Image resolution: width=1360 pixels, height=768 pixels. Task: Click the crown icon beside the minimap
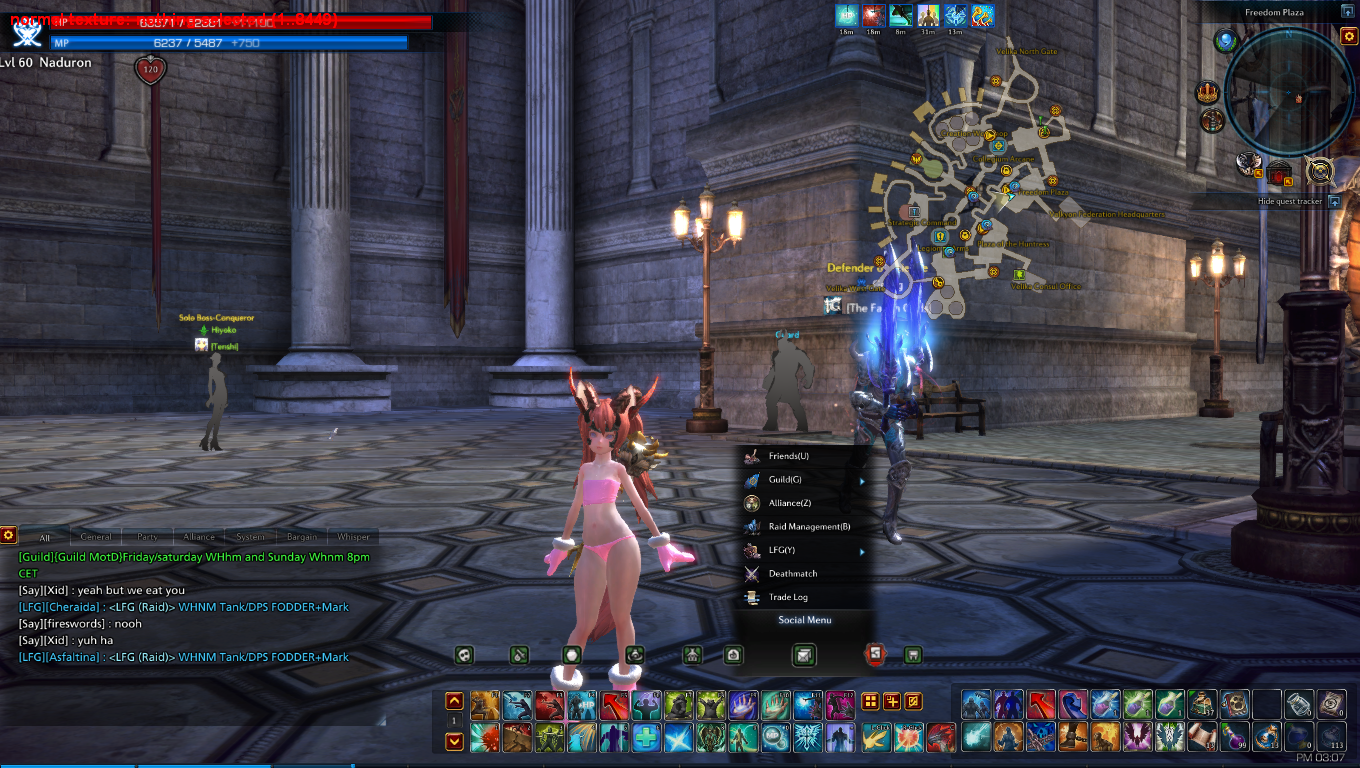pyautogui.click(x=1208, y=94)
